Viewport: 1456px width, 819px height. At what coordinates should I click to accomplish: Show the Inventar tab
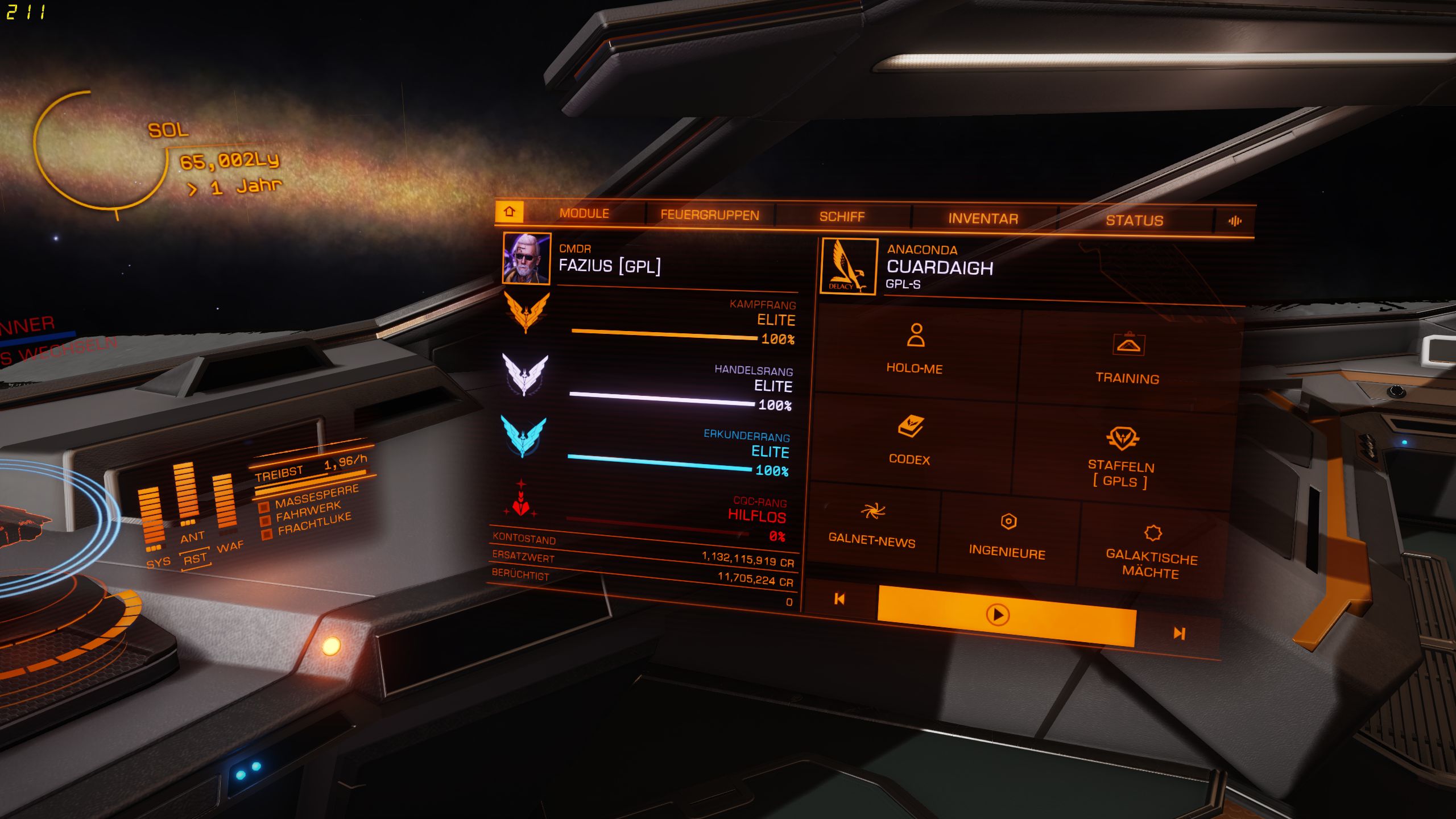click(983, 218)
